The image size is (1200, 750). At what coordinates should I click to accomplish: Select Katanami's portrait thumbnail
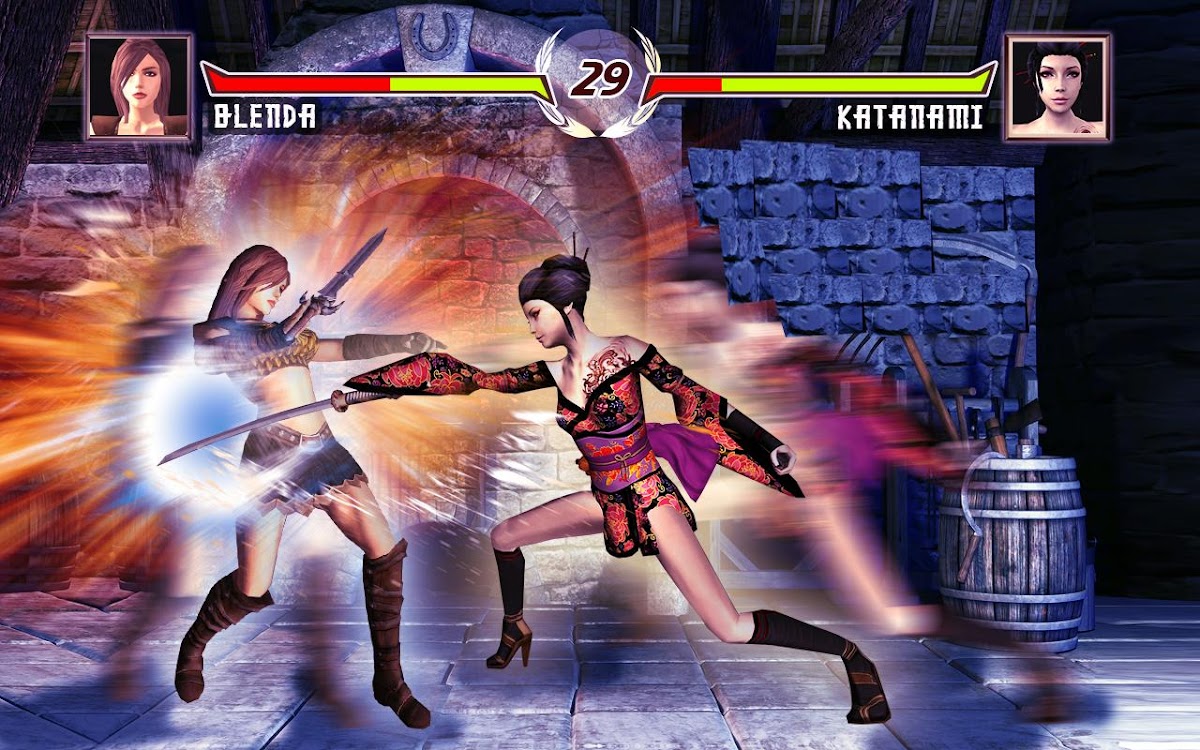tap(1058, 87)
